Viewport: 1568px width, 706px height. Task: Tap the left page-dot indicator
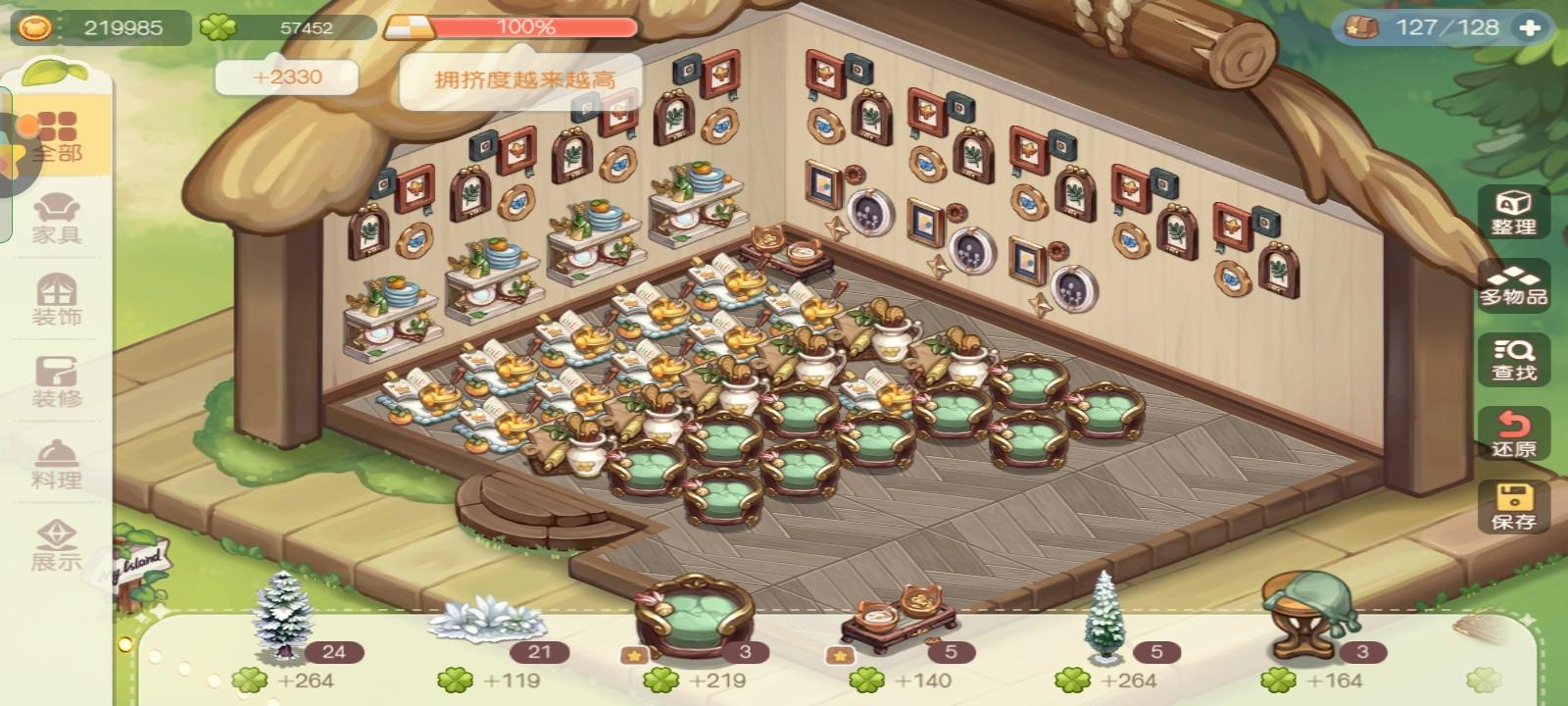tap(125, 642)
